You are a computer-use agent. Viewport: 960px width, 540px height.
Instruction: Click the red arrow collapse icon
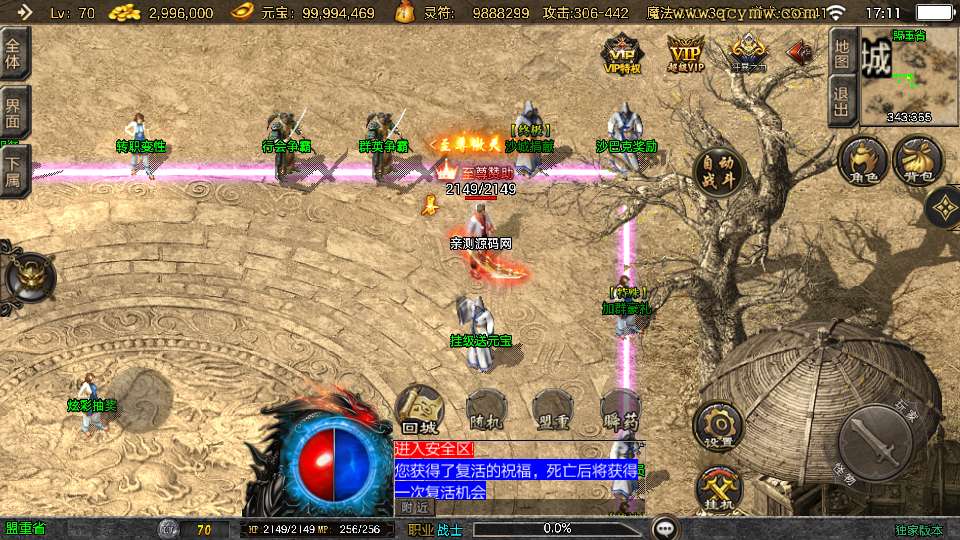pos(800,50)
